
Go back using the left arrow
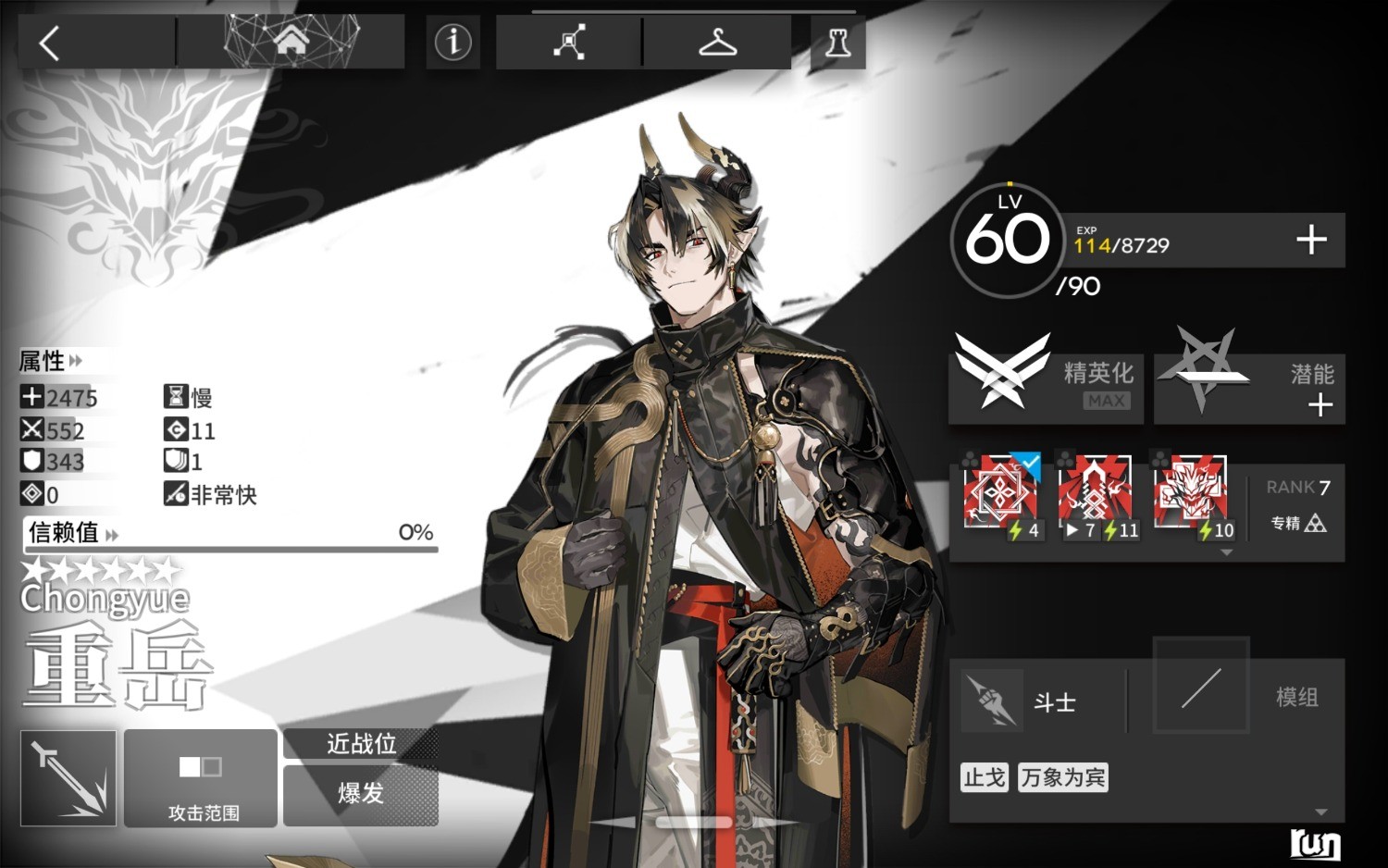(50, 43)
